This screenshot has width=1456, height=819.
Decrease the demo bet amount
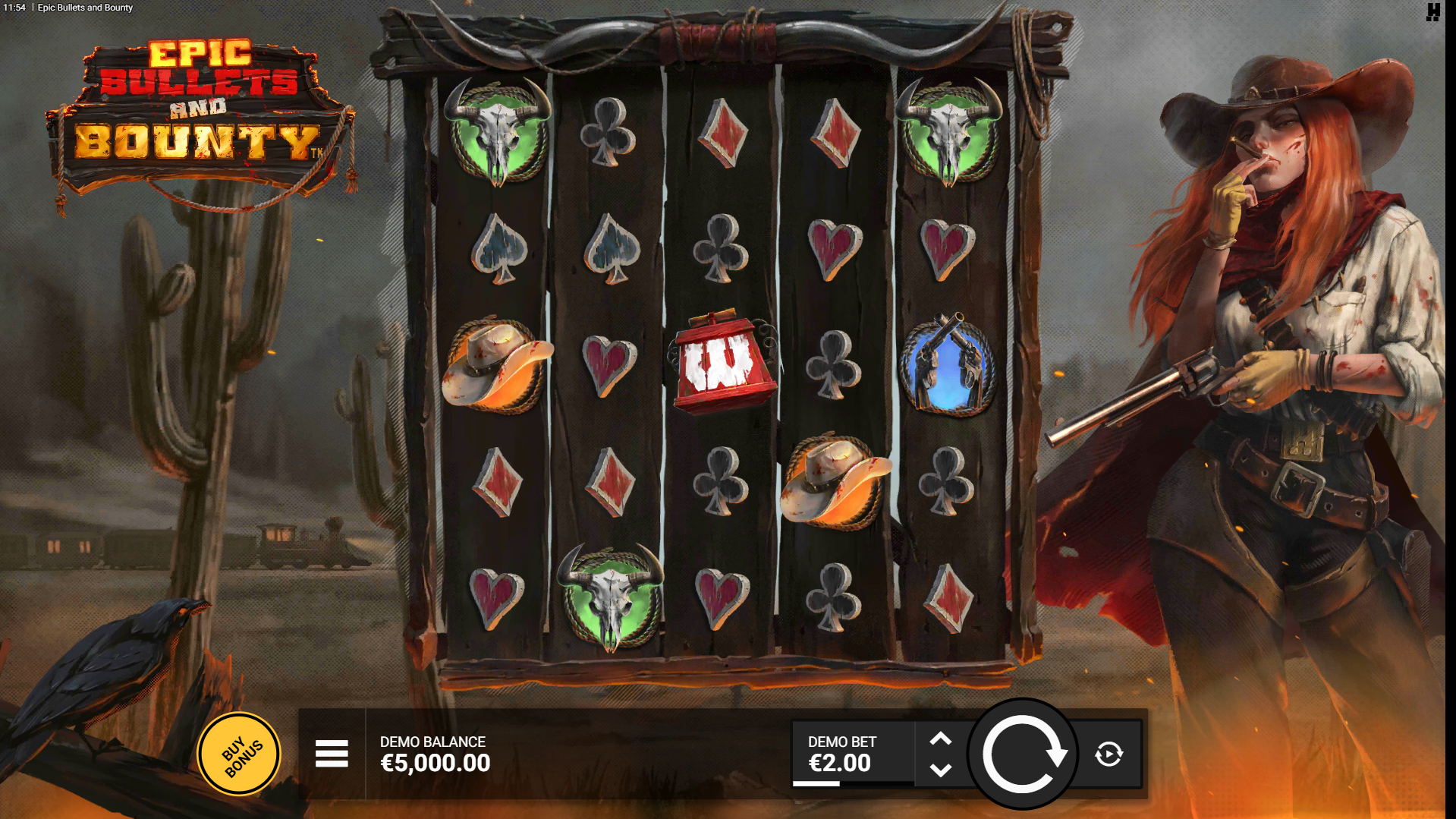tap(941, 770)
